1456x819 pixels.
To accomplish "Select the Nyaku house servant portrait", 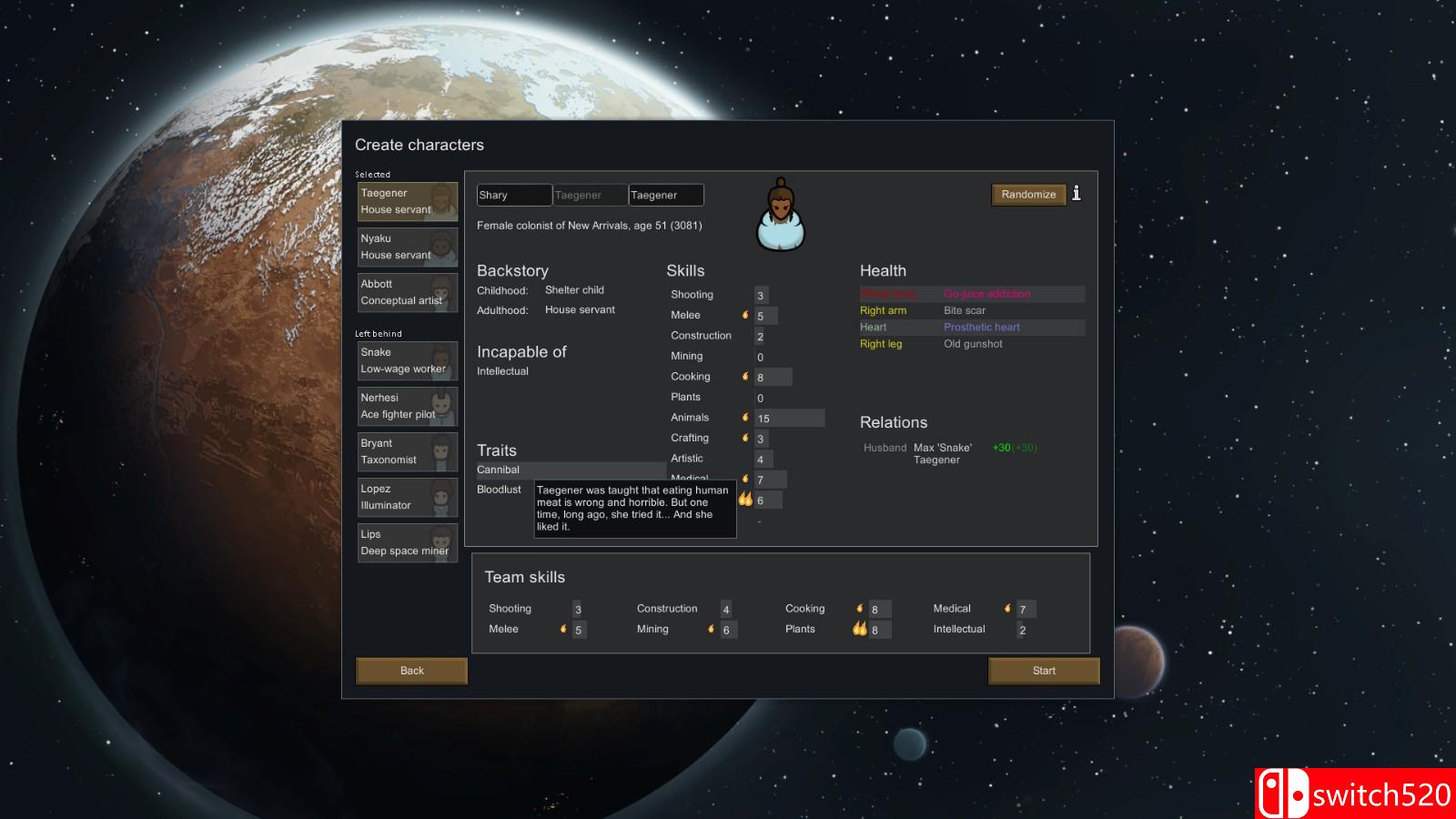I will click(407, 247).
